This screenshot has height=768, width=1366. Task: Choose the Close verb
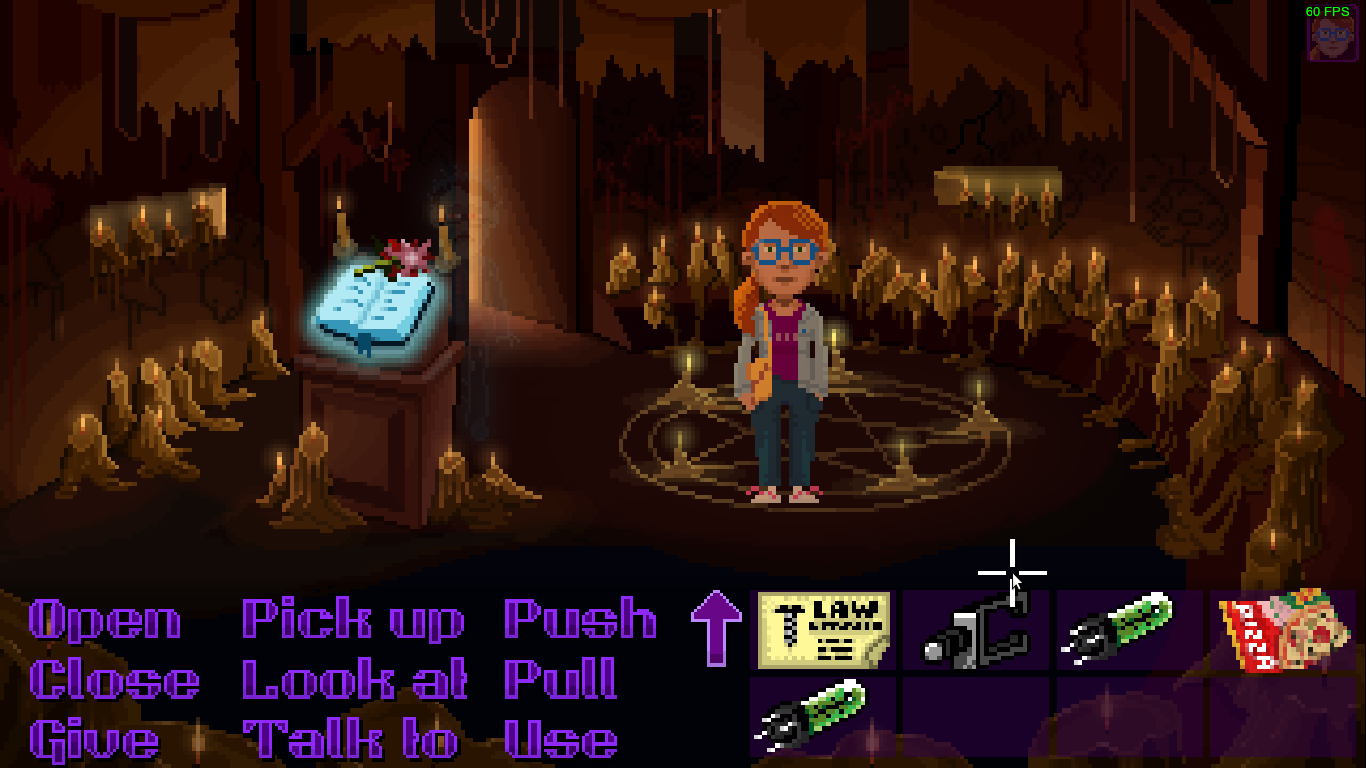coord(114,681)
